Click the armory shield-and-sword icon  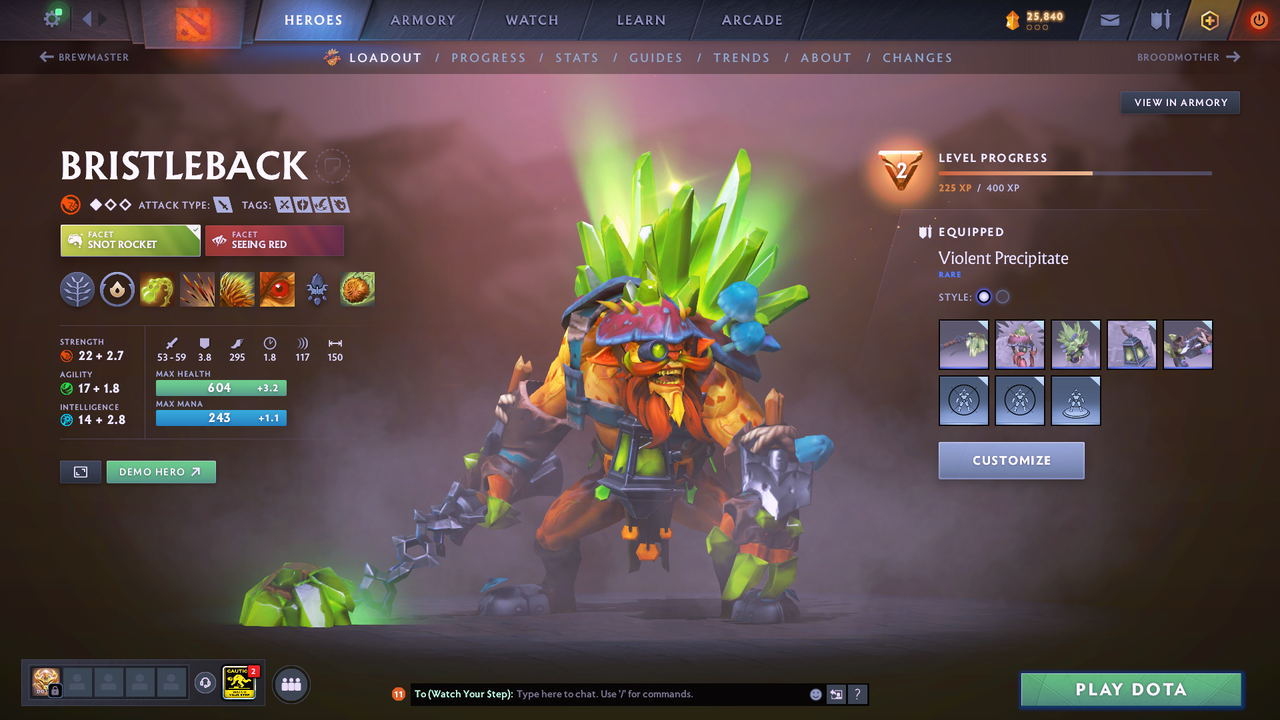coord(1160,20)
